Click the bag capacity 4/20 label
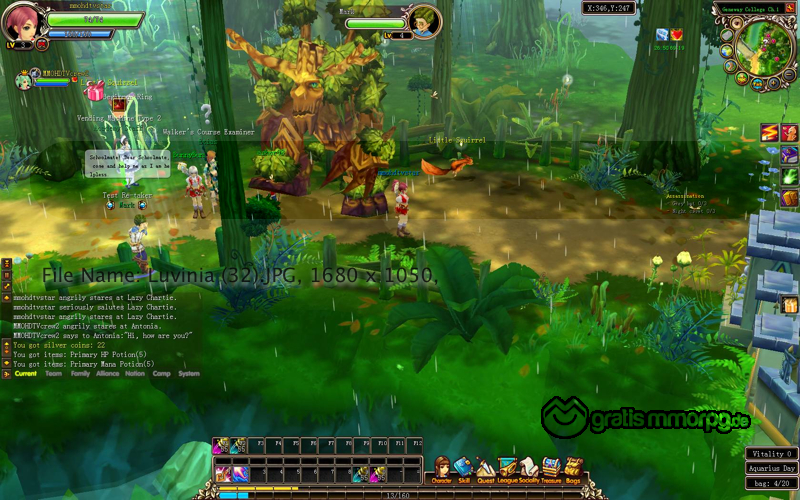Screen dimensions: 800x500 coord(771,484)
